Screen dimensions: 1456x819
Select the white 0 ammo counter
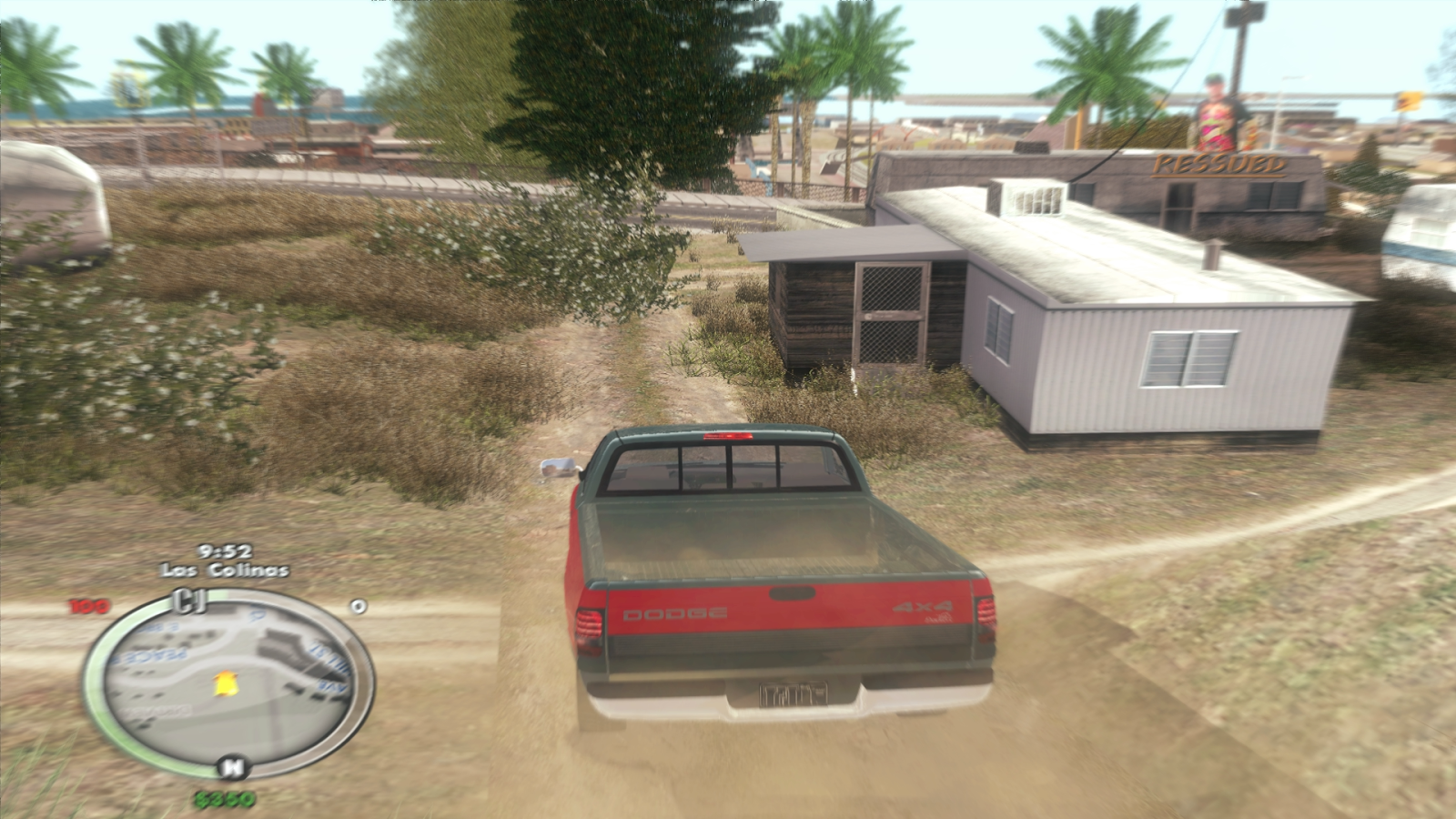[358, 605]
